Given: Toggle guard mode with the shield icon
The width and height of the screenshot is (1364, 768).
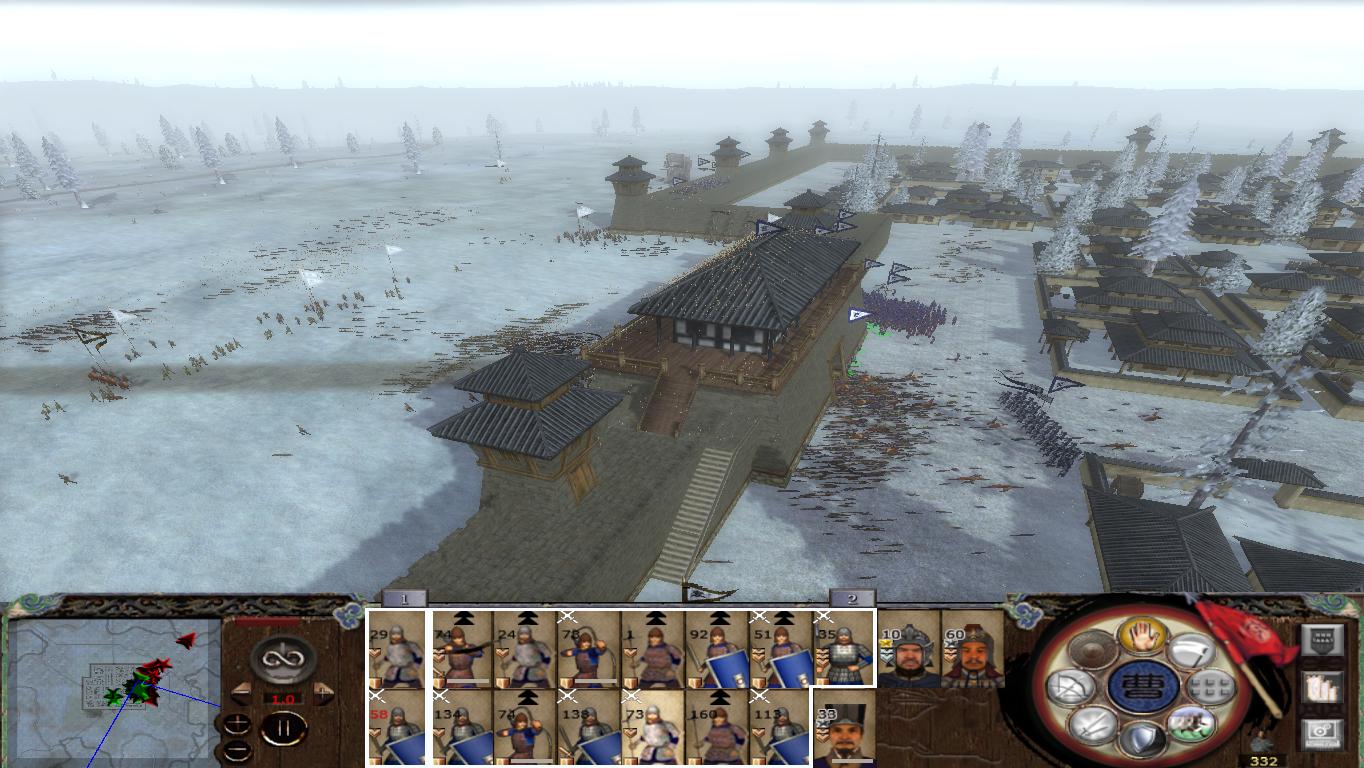Looking at the screenshot, I should pos(1143,737).
